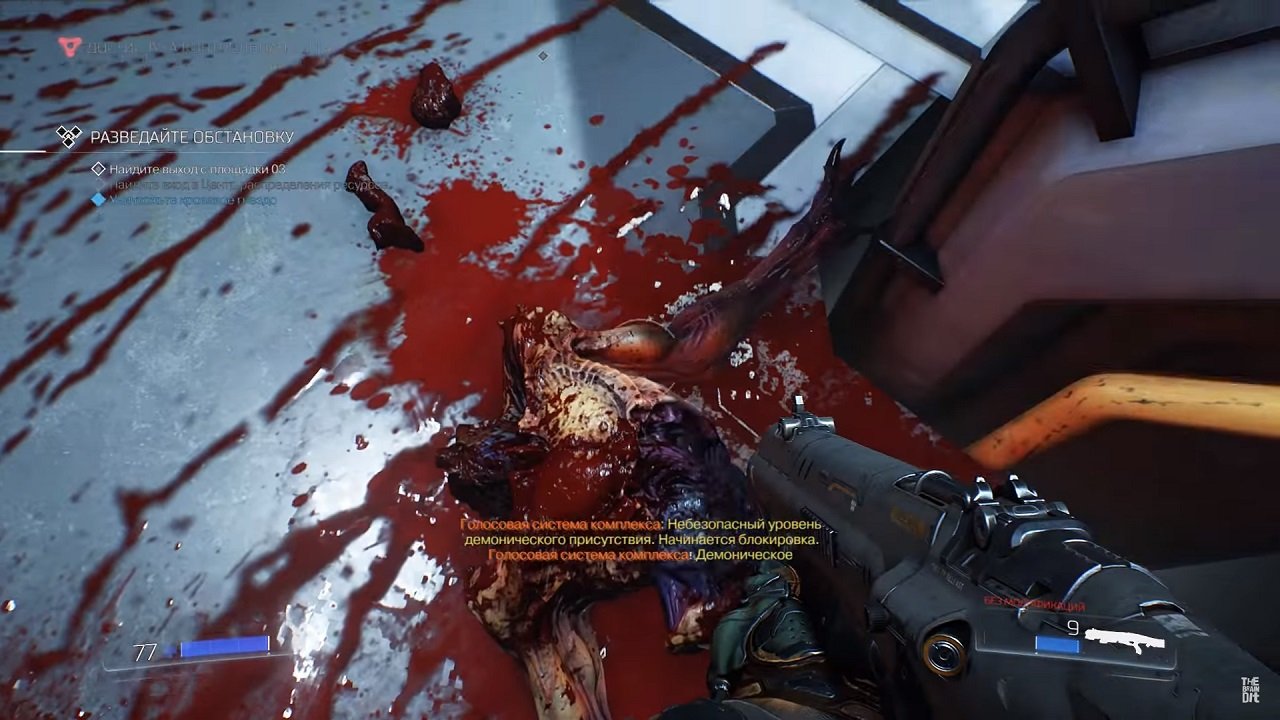The height and width of the screenshot is (720, 1280).
Task: Toggle the 'Найдите выход с площадки 03' objective
Action: pos(200,168)
